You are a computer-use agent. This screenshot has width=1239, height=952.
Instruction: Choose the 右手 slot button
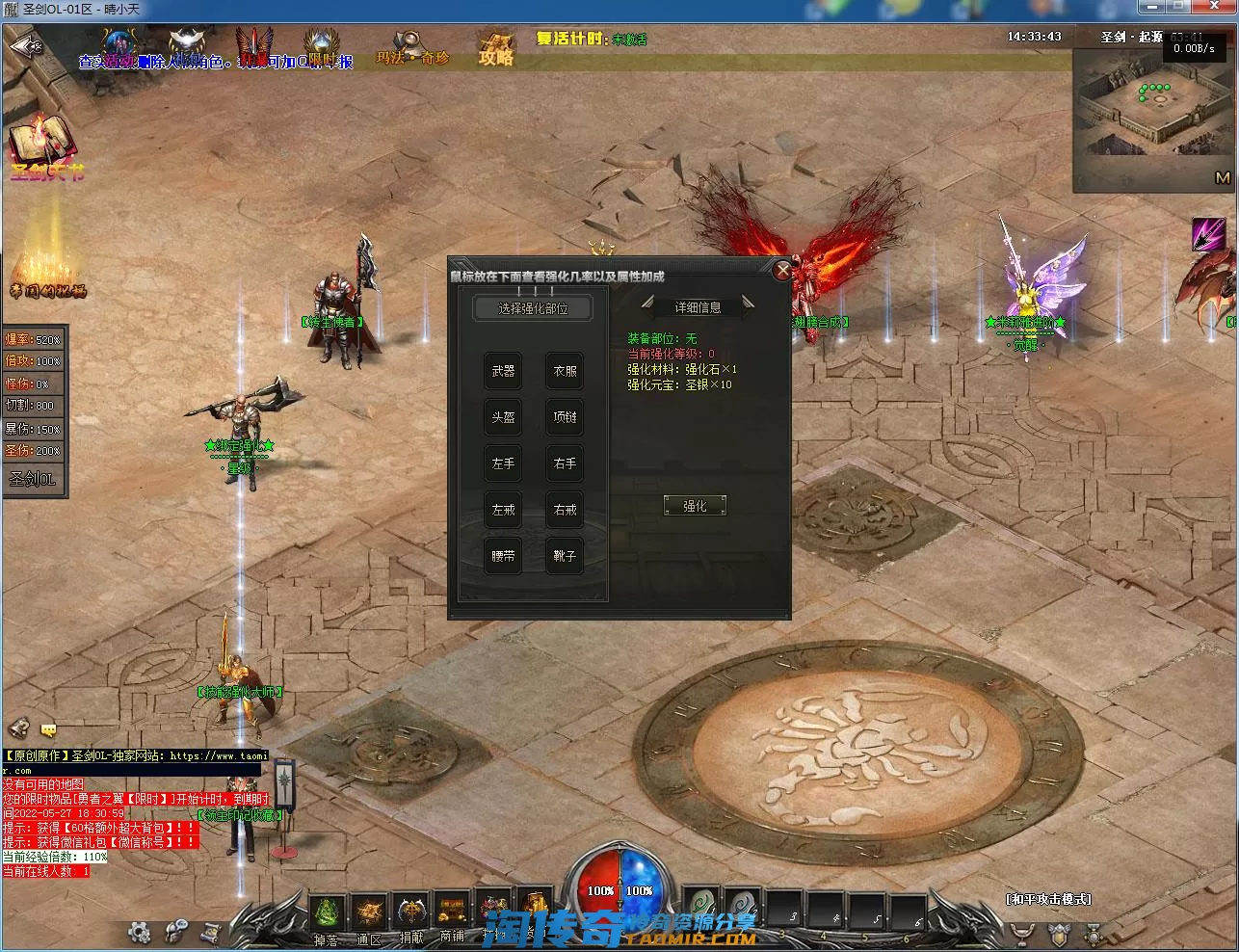pyautogui.click(x=565, y=463)
